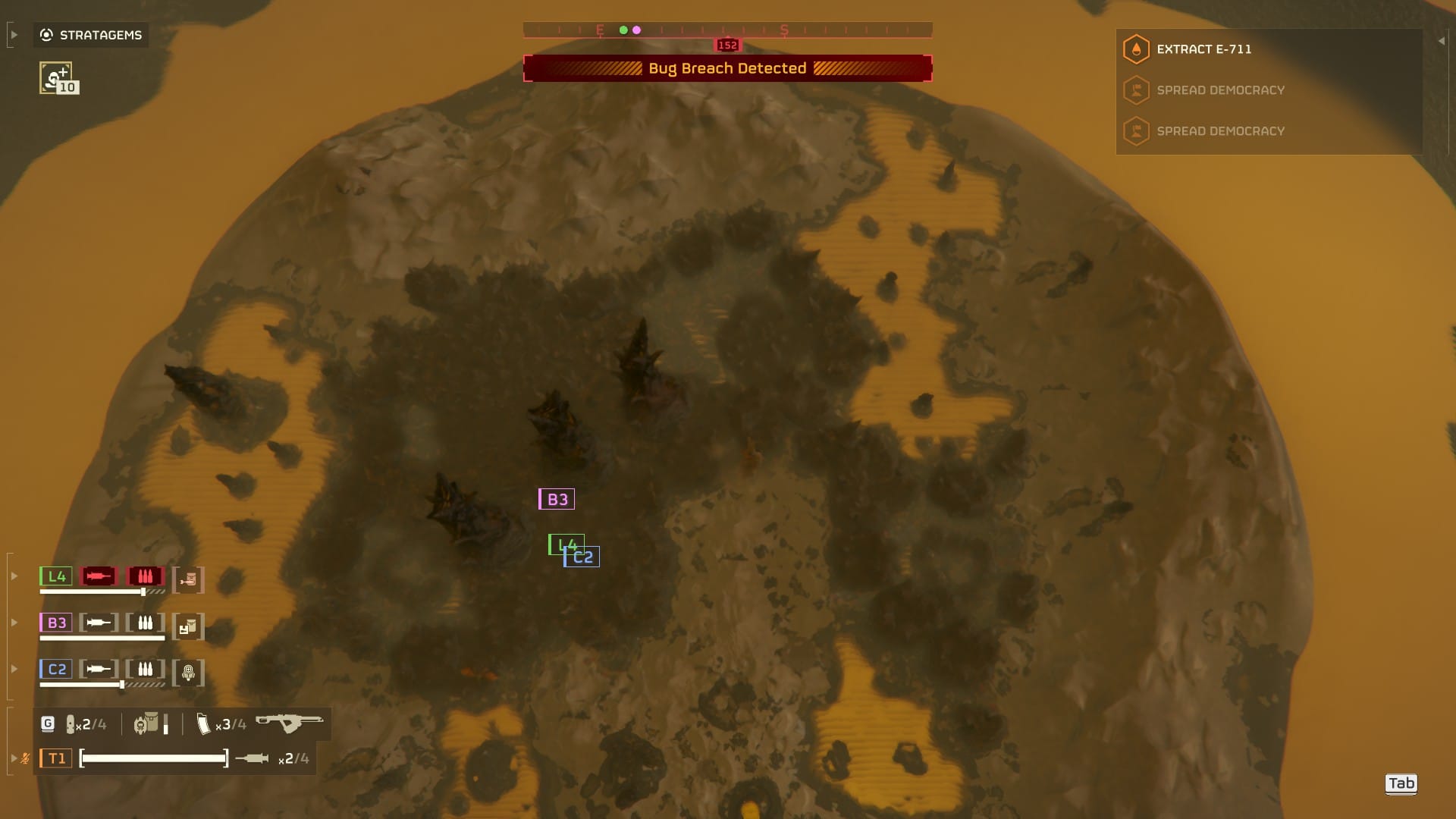Click L4's red primary weapon icon
1456x819 pixels.
click(97, 576)
